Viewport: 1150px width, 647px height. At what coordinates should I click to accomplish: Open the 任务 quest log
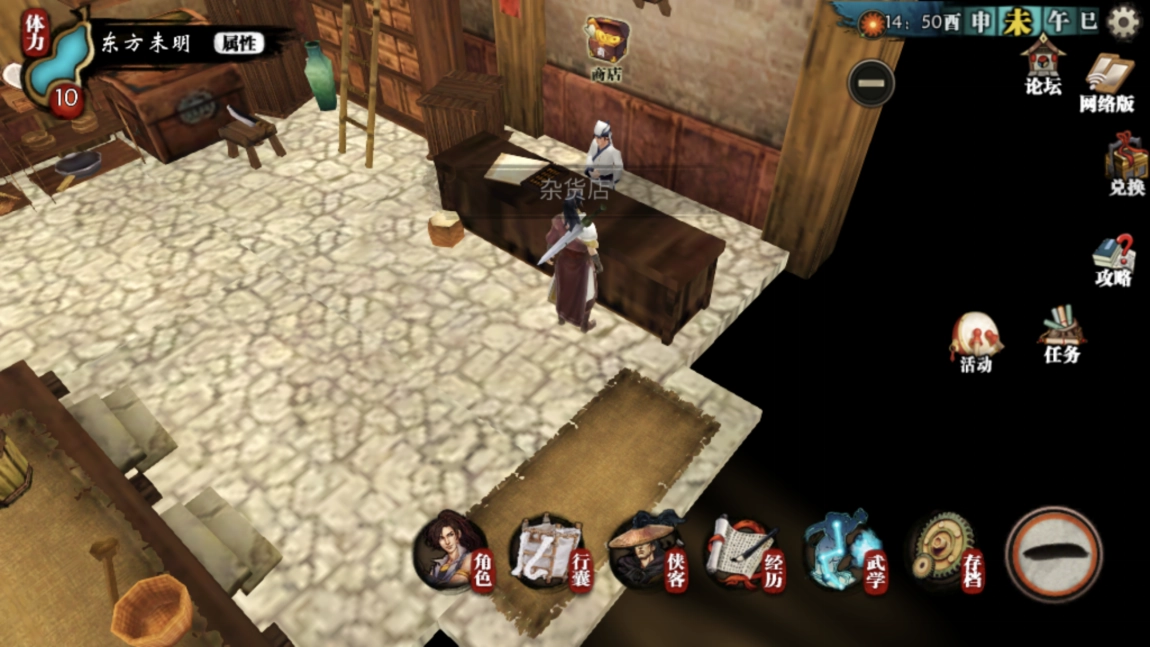click(1062, 334)
